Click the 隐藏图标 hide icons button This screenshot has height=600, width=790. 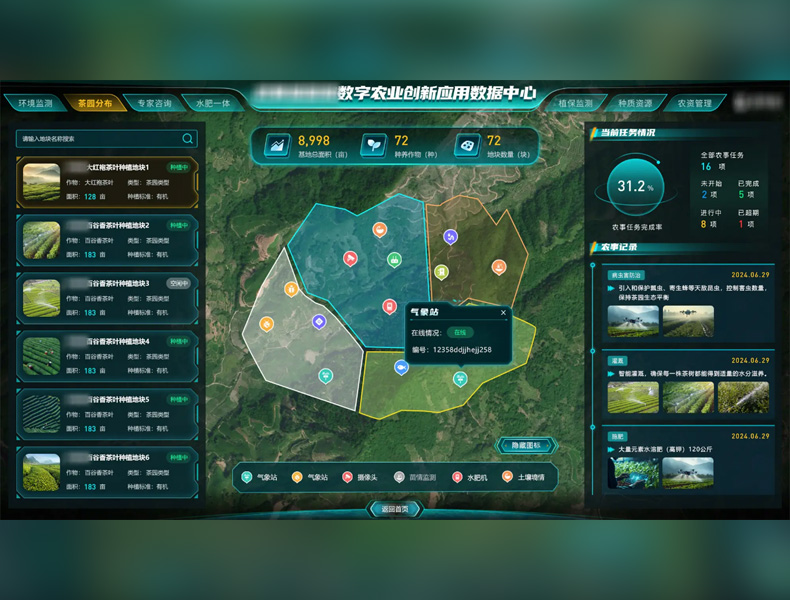(526, 446)
